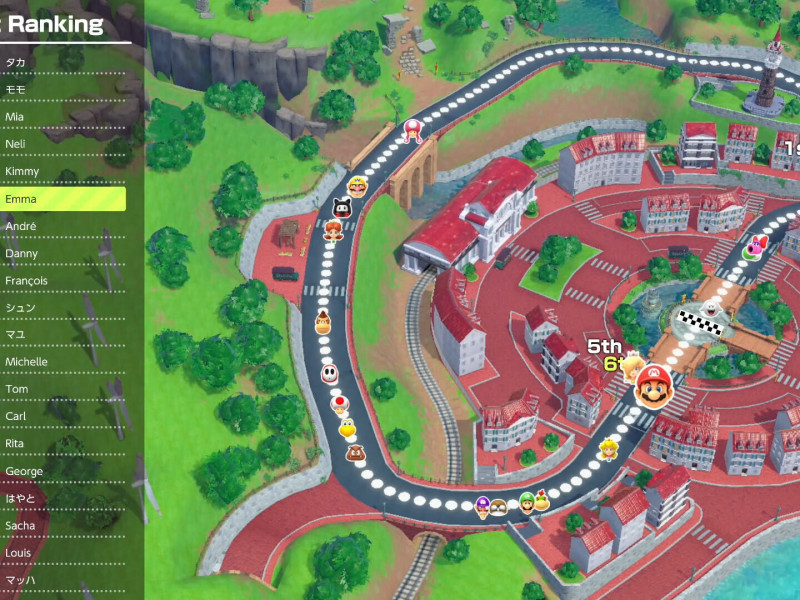Choose François in the ranking list

(x=62, y=281)
